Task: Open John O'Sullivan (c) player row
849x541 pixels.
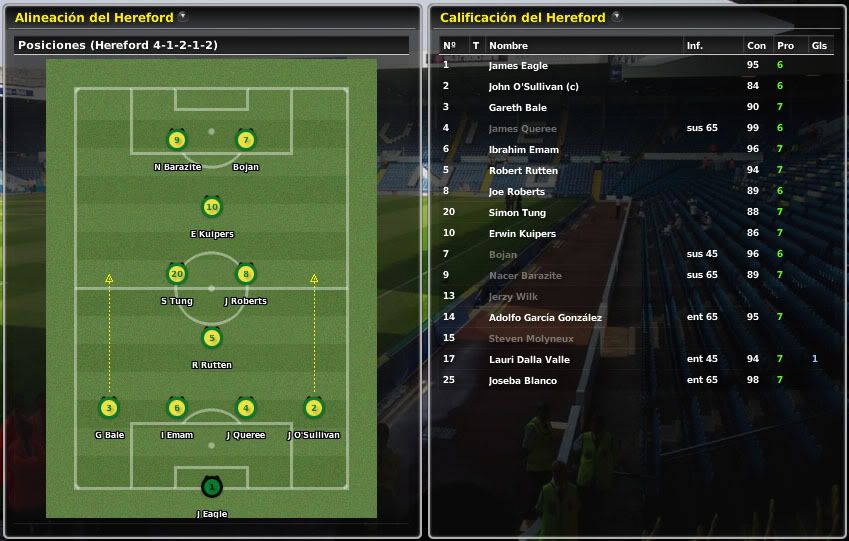Action: click(x=533, y=87)
